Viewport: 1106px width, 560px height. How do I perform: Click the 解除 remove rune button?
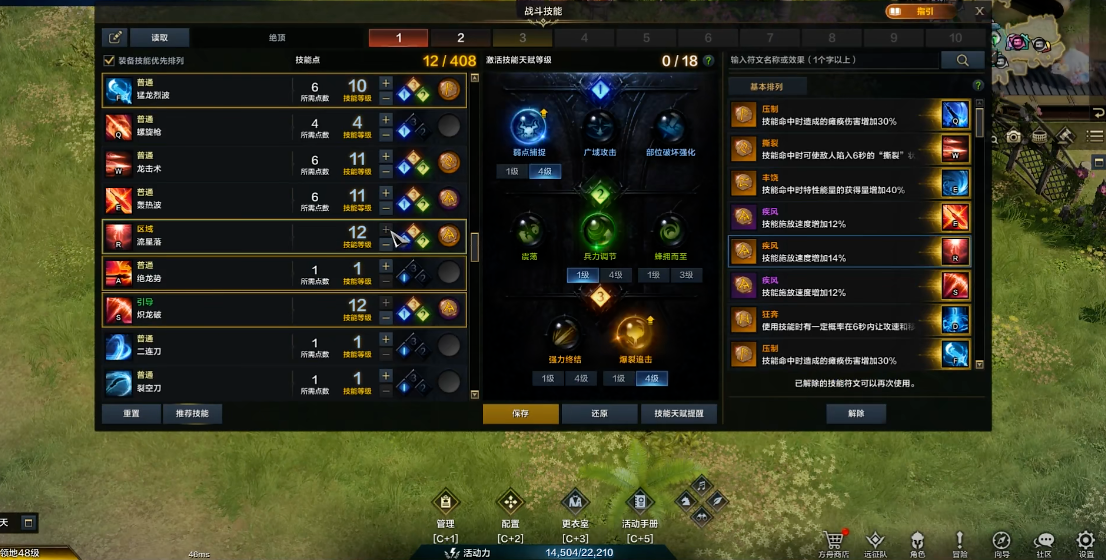(855, 414)
